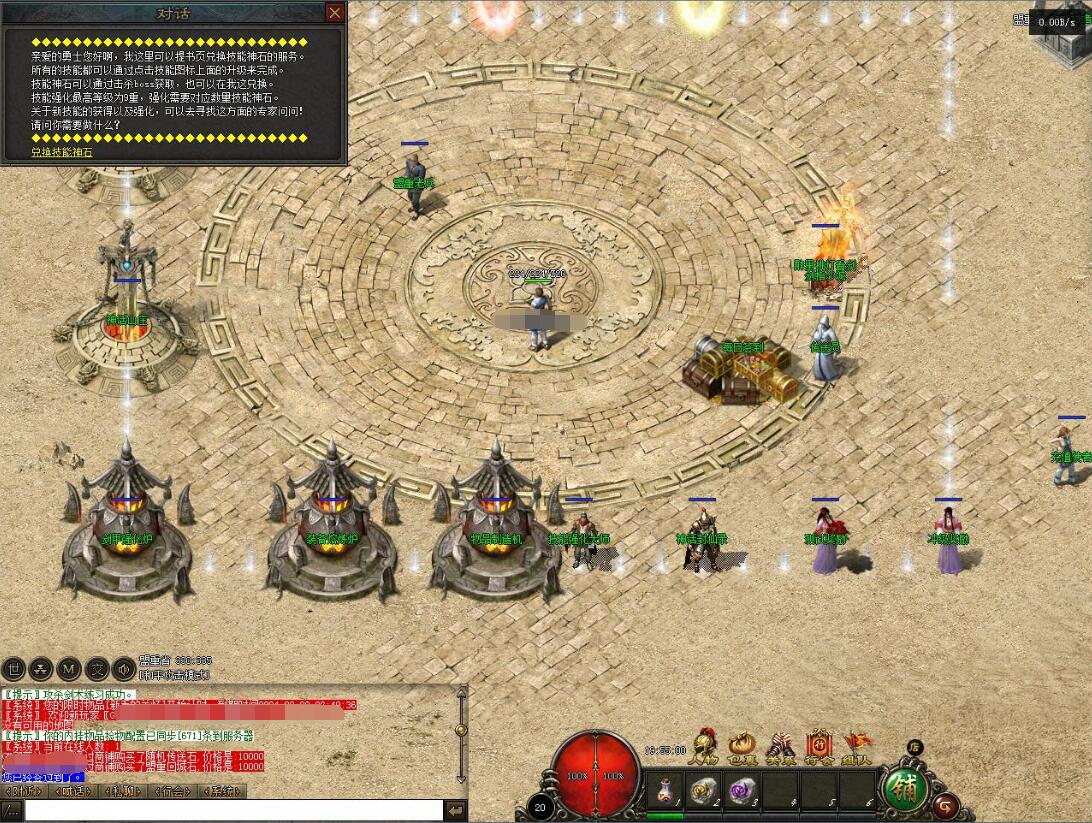Close the 对话 dialogue window
1092x823 pixels.
point(335,12)
